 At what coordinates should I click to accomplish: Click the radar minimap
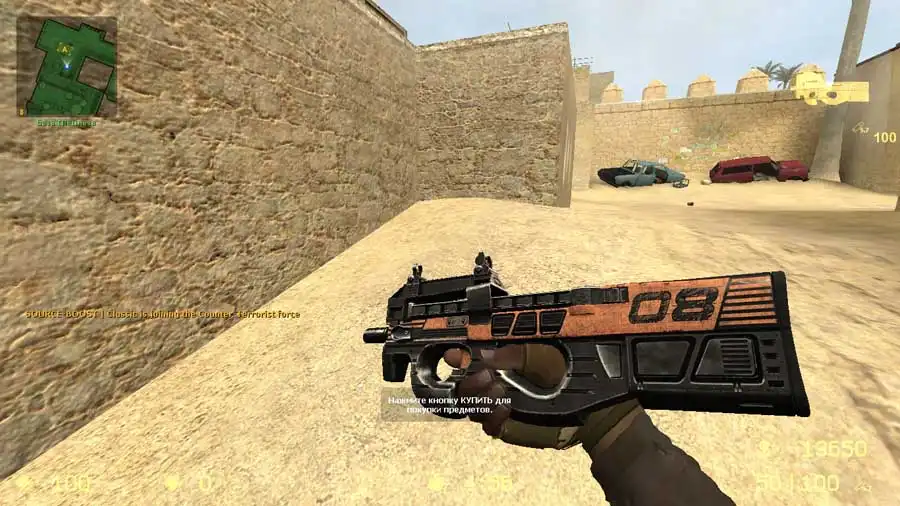(x=66, y=68)
